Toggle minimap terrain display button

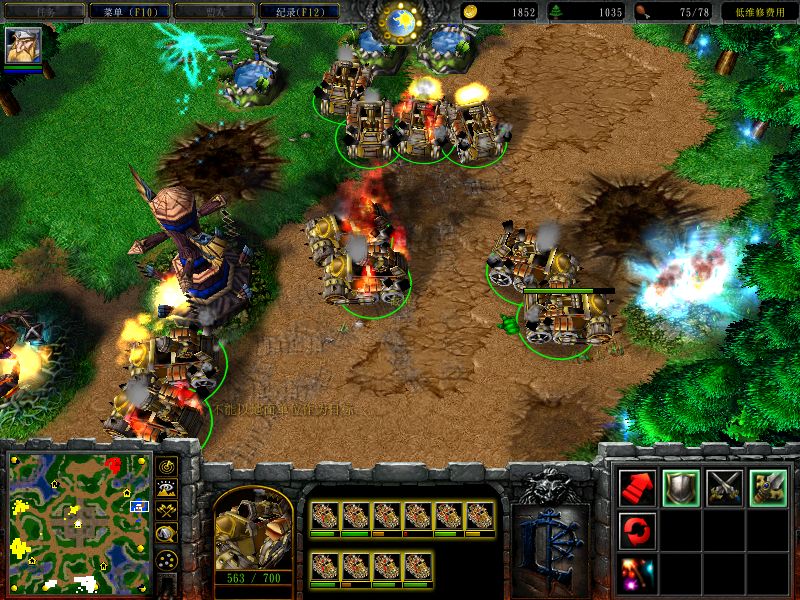pyautogui.click(x=167, y=488)
